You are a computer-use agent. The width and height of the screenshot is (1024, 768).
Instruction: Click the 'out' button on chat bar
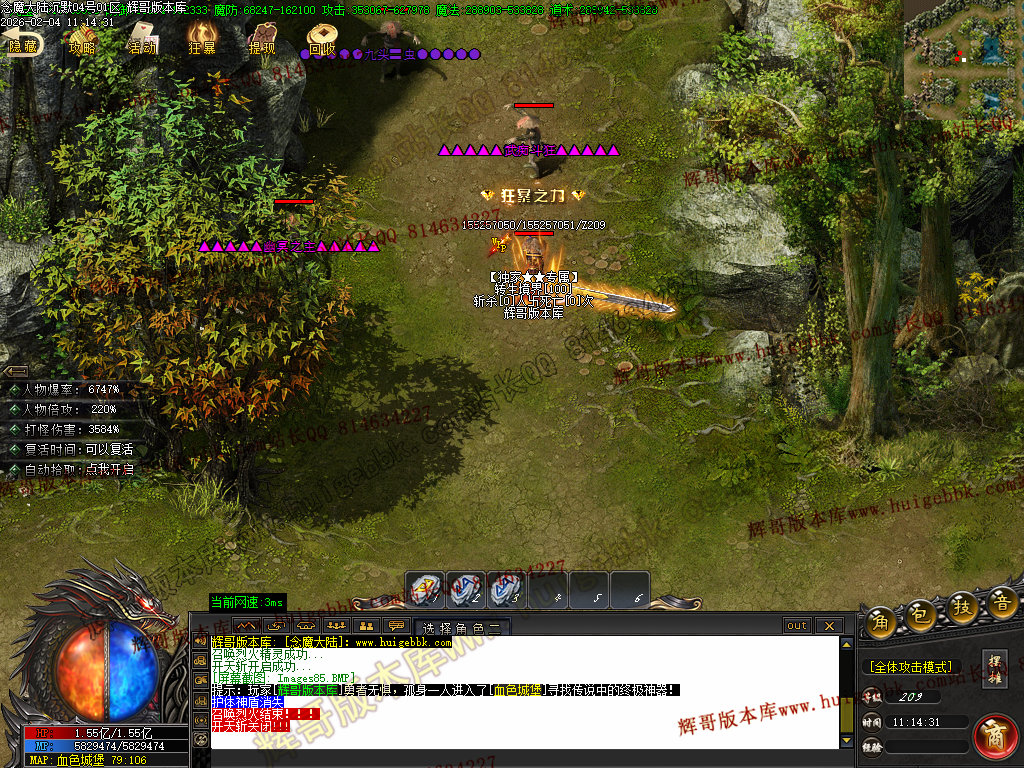tap(797, 626)
